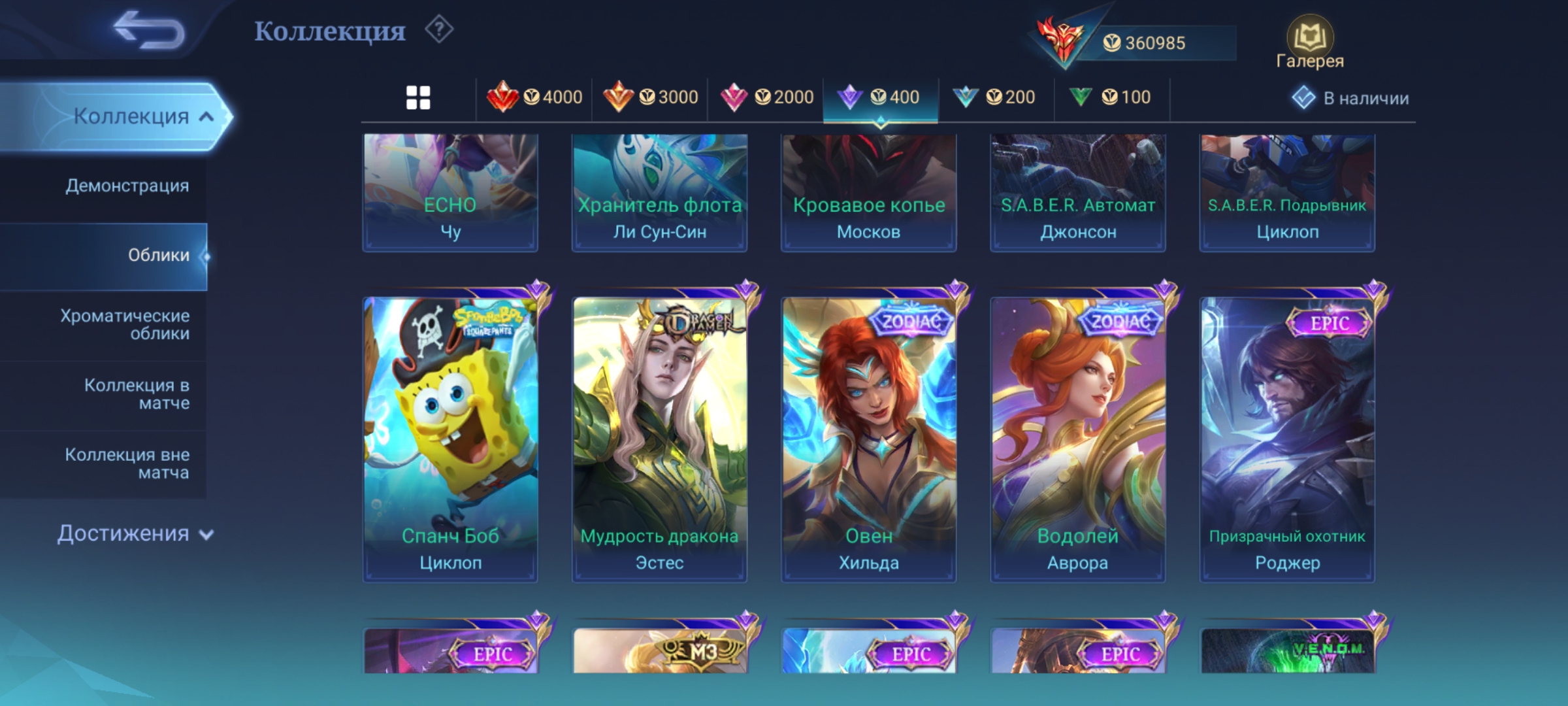
Task: Expand the Достижения section
Action: pos(135,533)
